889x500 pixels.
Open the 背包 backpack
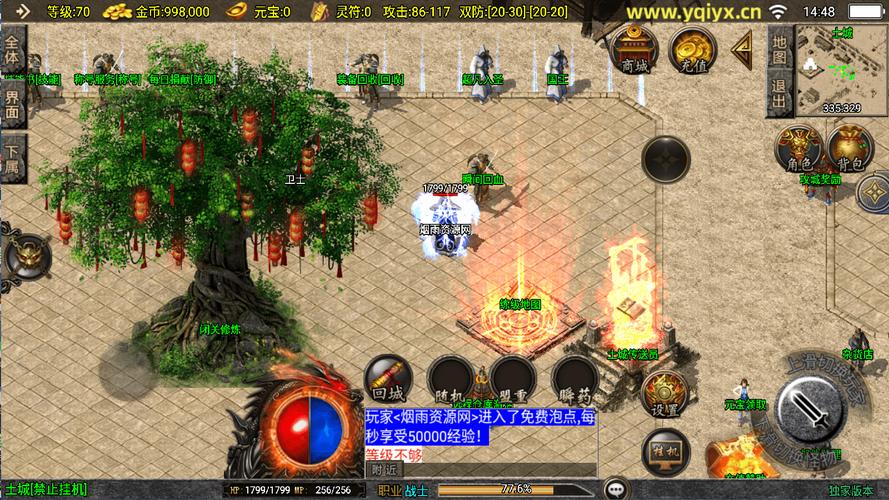point(849,149)
